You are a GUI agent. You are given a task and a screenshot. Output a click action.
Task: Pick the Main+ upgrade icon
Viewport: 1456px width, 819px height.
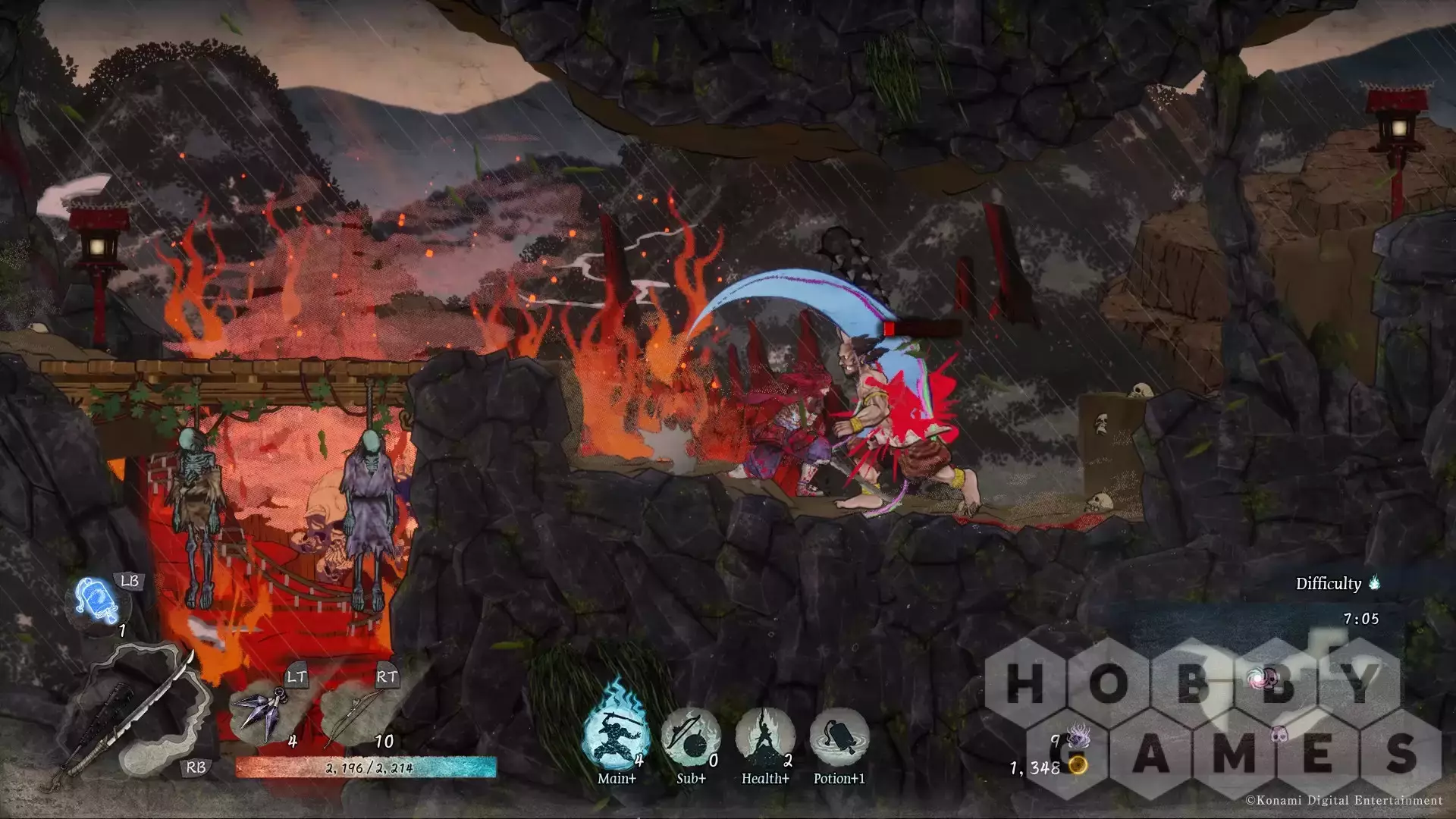click(616, 734)
